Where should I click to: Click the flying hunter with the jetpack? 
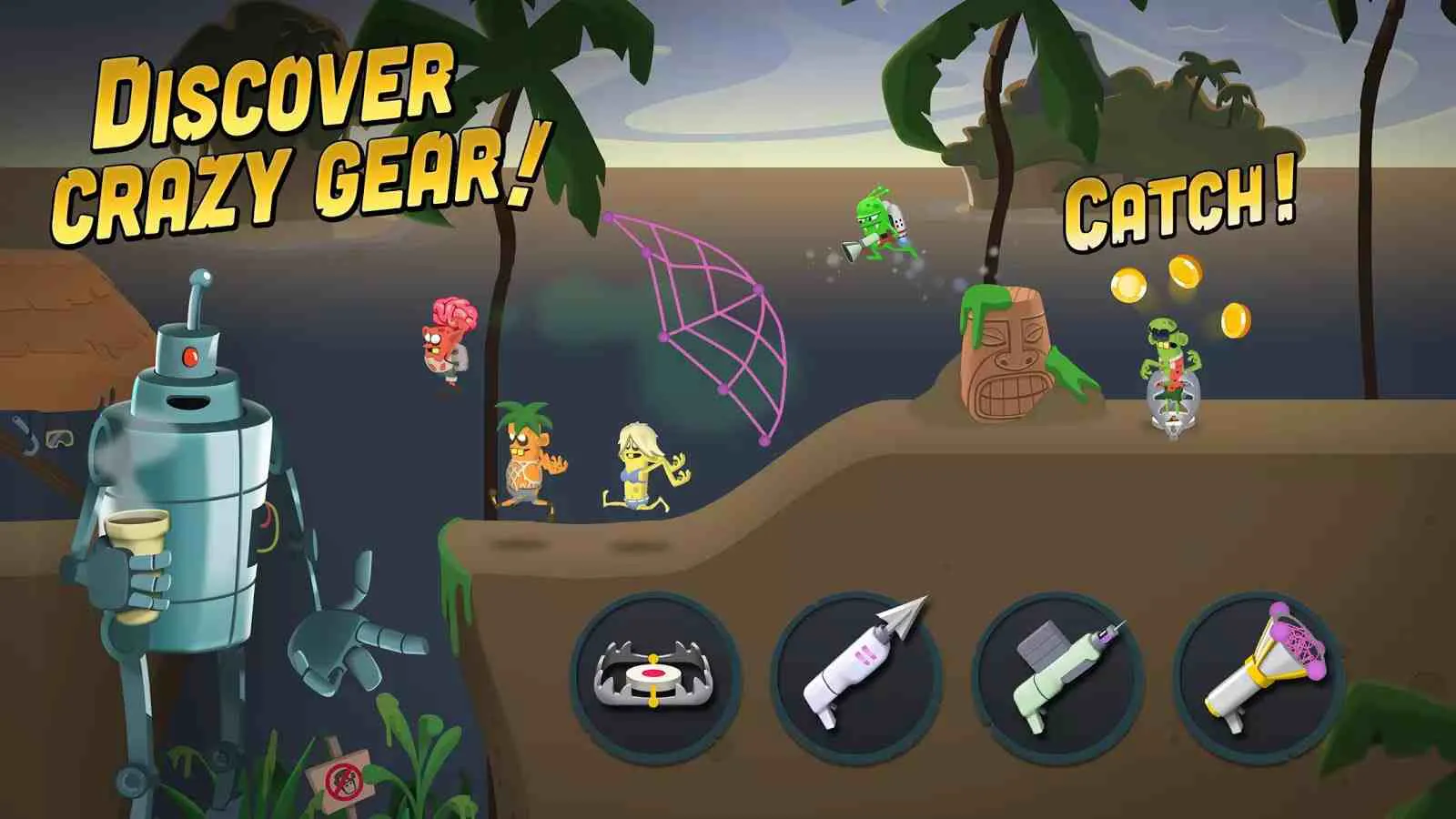(x=874, y=227)
